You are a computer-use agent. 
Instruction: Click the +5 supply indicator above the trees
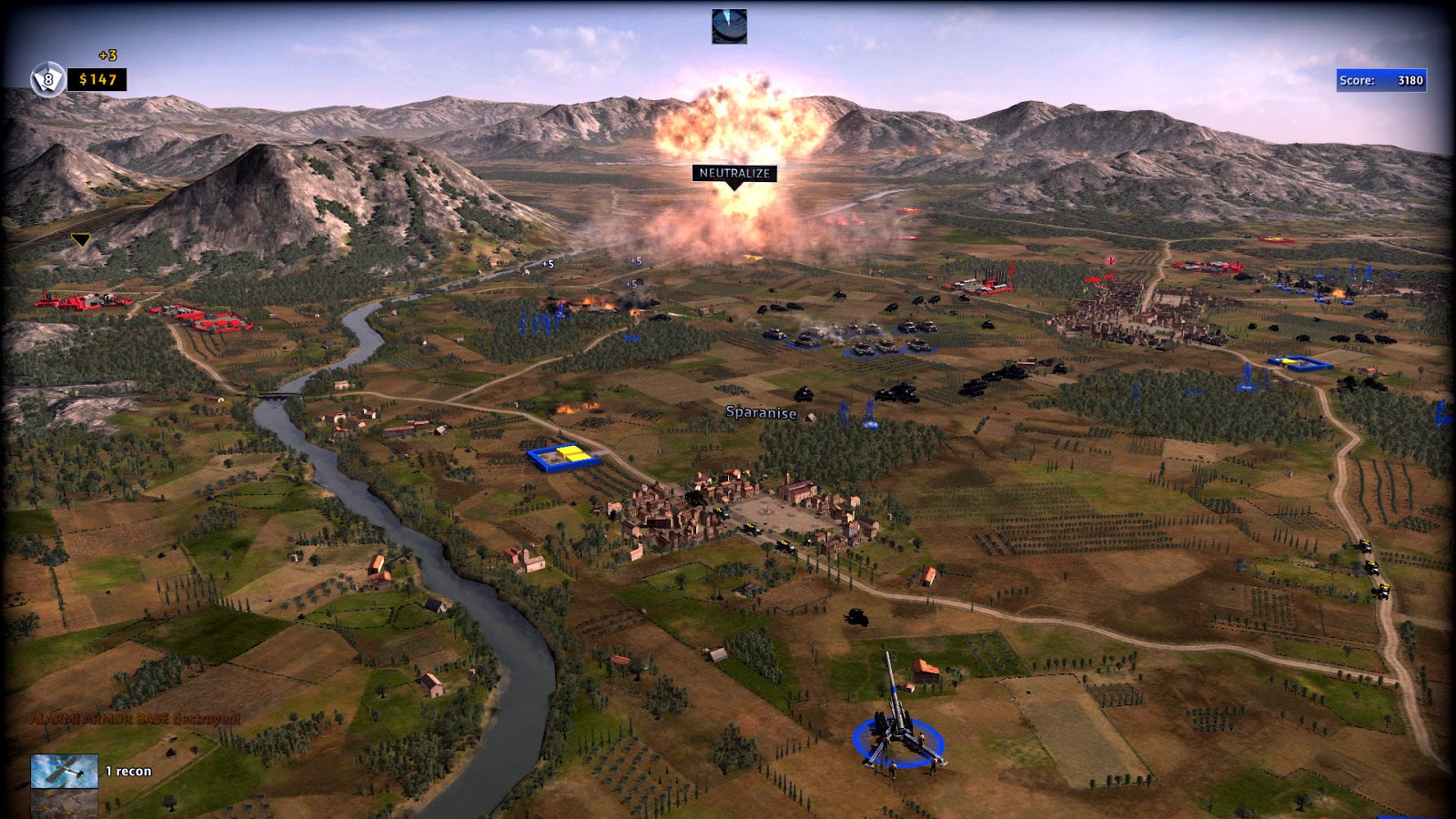pos(548,265)
